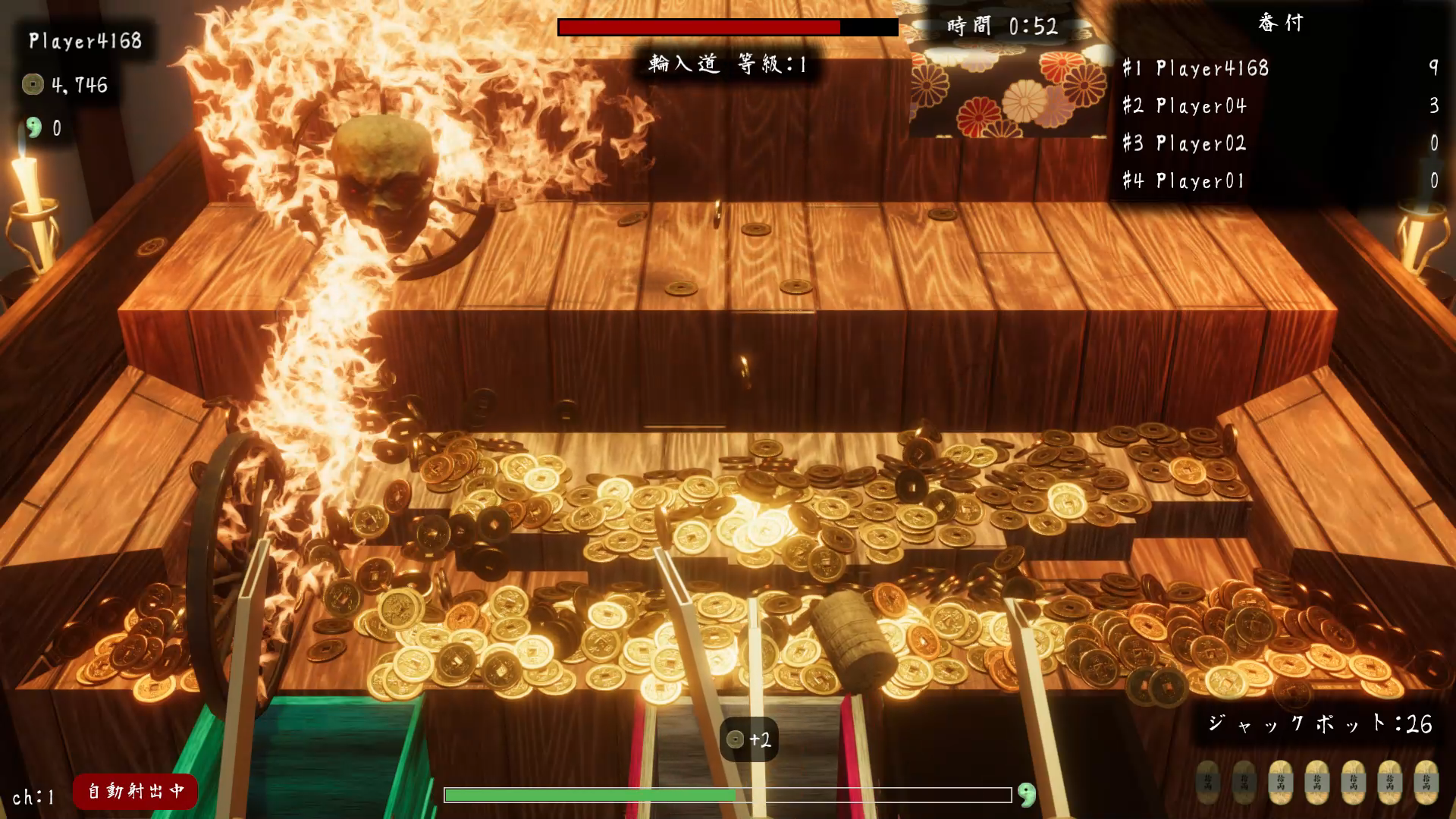Select Player04 row in the ranking list

point(1279,106)
